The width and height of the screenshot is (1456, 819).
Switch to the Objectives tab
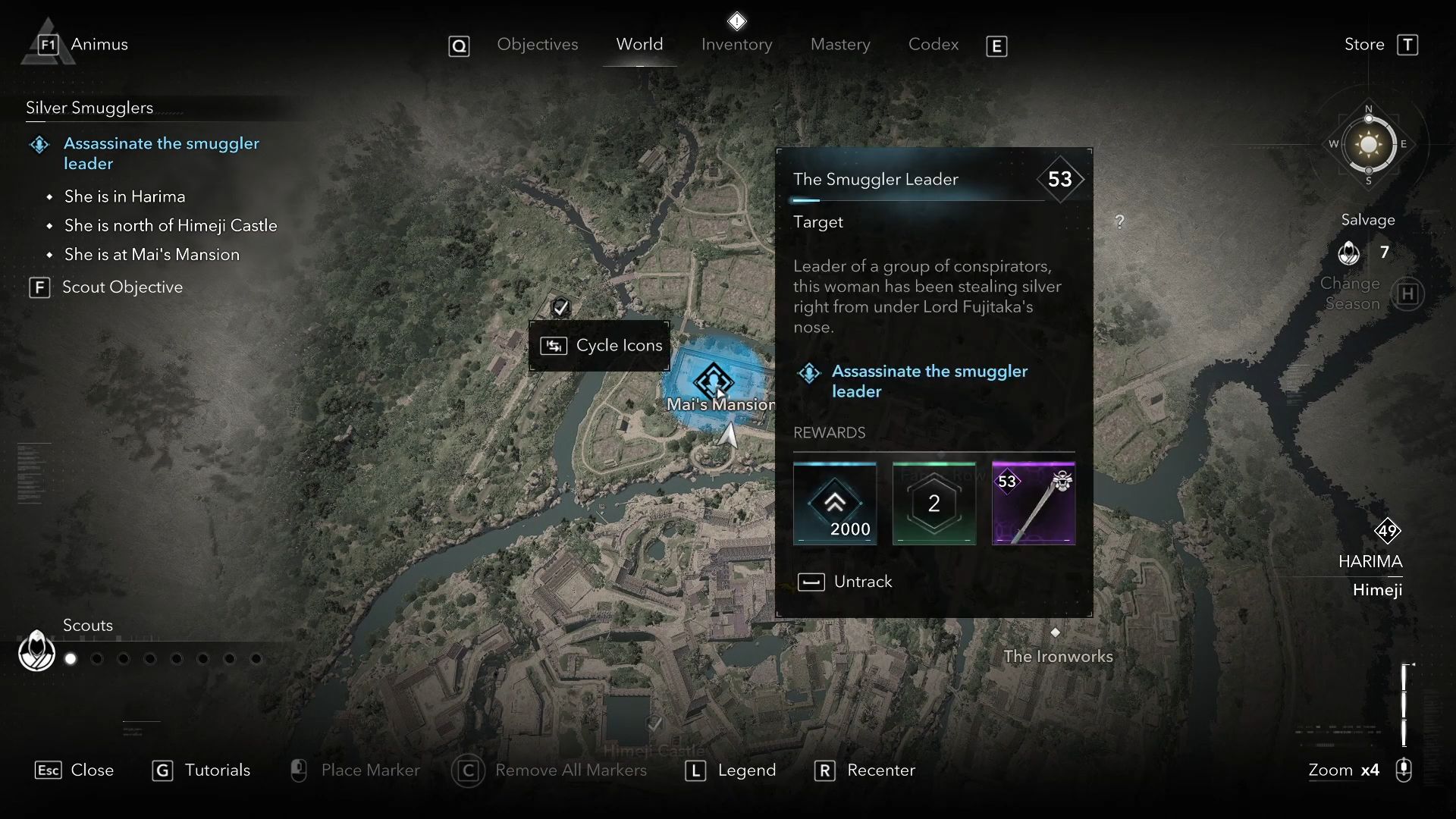click(537, 45)
